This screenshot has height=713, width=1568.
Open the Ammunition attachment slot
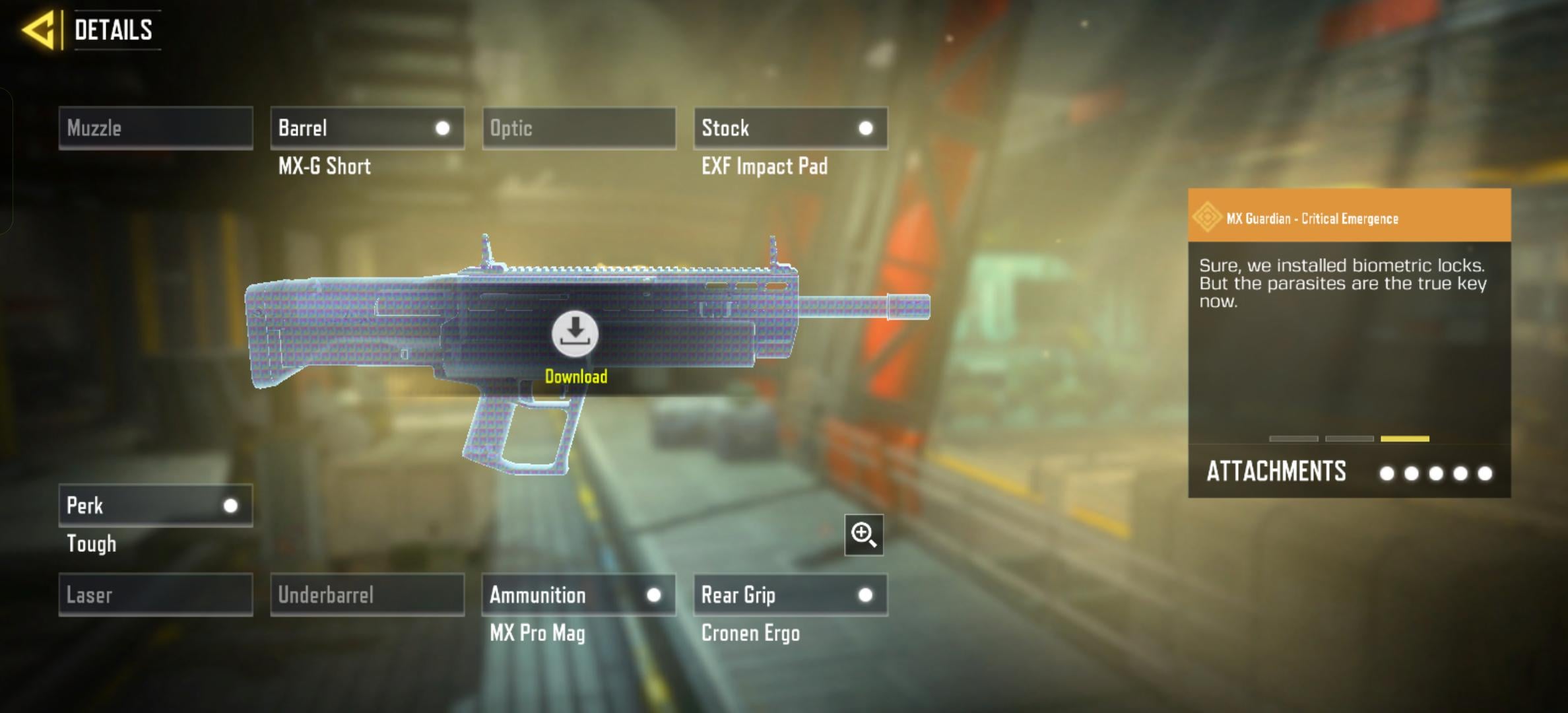[579, 595]
